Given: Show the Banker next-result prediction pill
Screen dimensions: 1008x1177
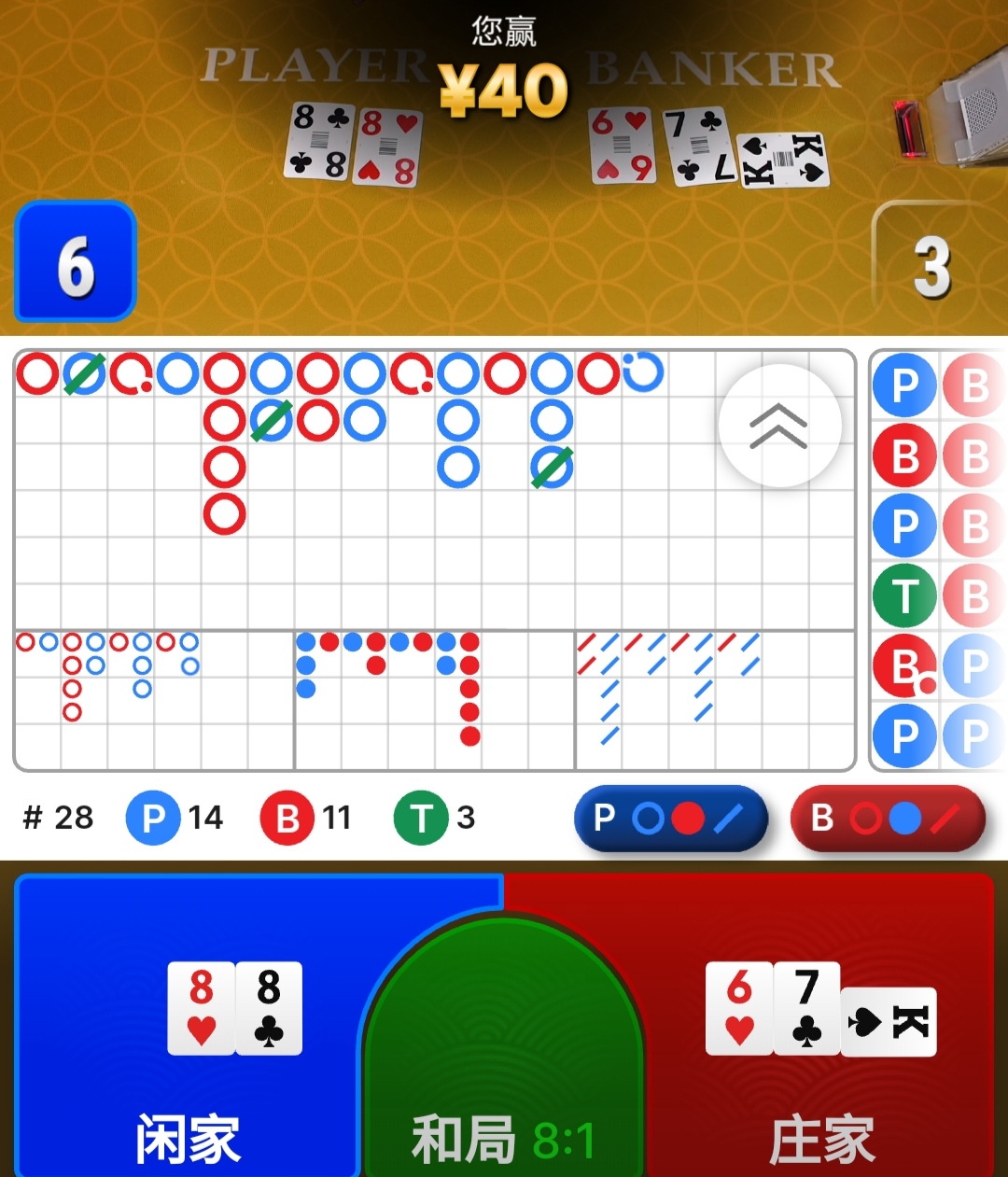Looking at the screenshot, I should pos(887,819).
